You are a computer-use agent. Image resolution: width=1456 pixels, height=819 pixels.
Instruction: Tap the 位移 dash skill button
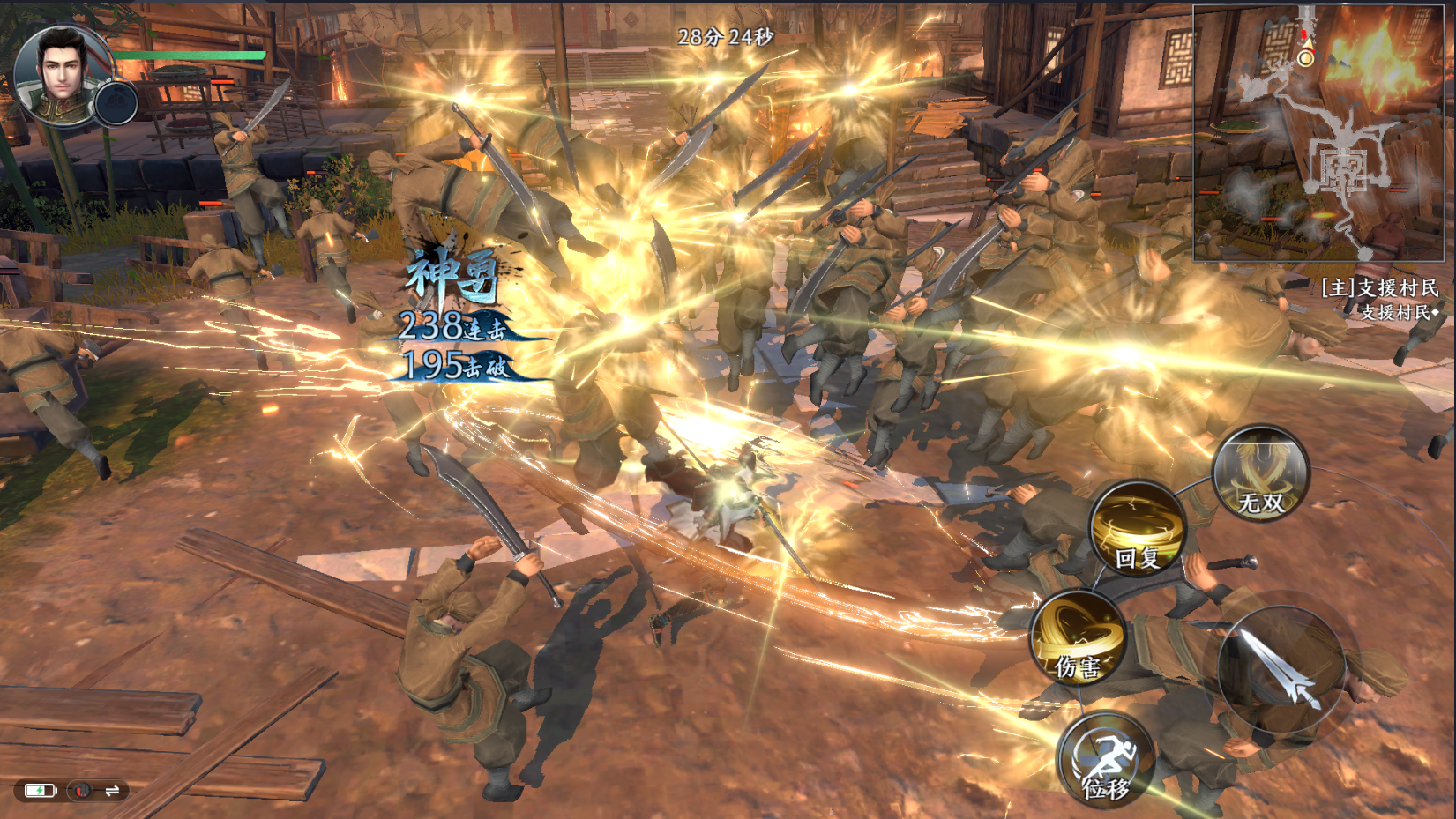[1105, 760]
